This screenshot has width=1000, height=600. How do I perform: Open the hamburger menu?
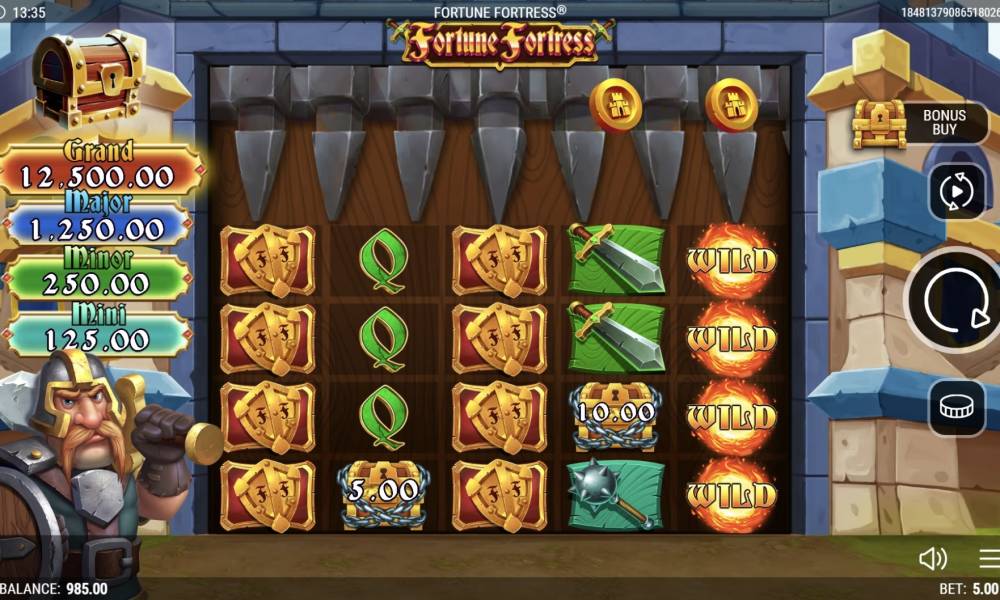[x=989, y=558]
